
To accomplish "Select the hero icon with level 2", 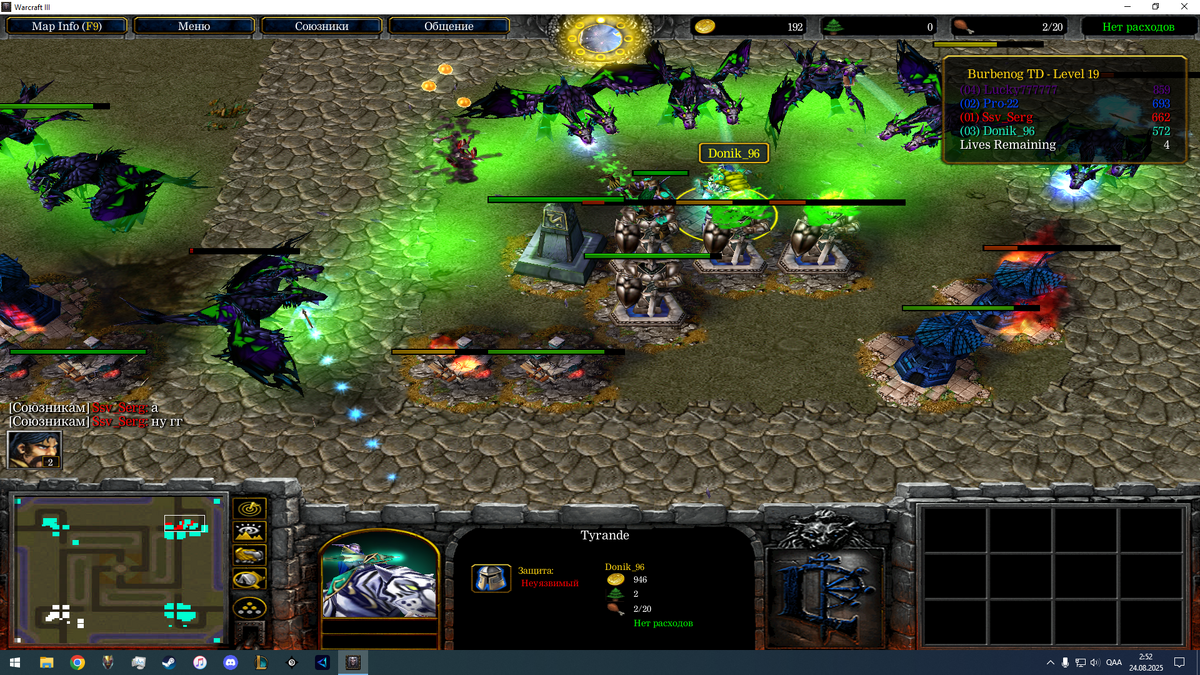I will point(34,449).
